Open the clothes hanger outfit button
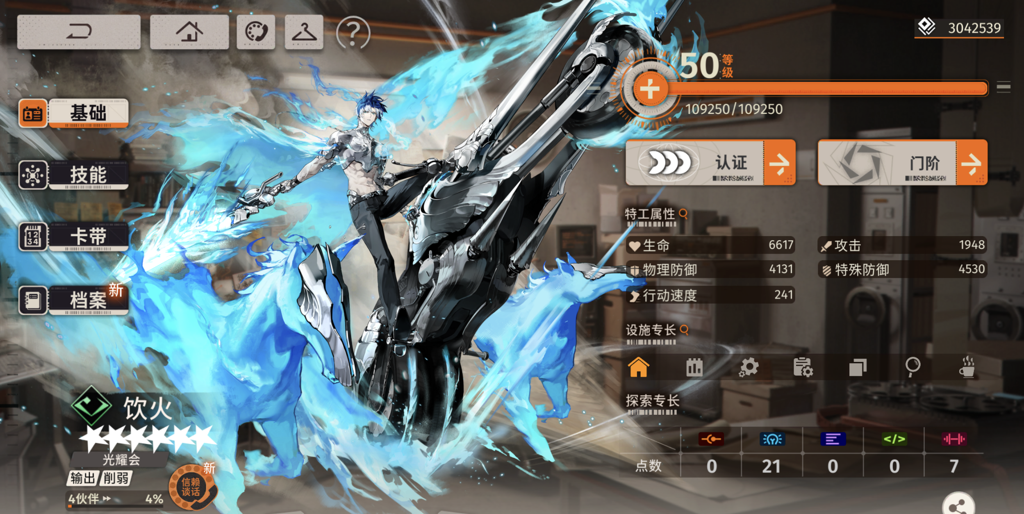The image size is (1024, 514). [304, 32]
